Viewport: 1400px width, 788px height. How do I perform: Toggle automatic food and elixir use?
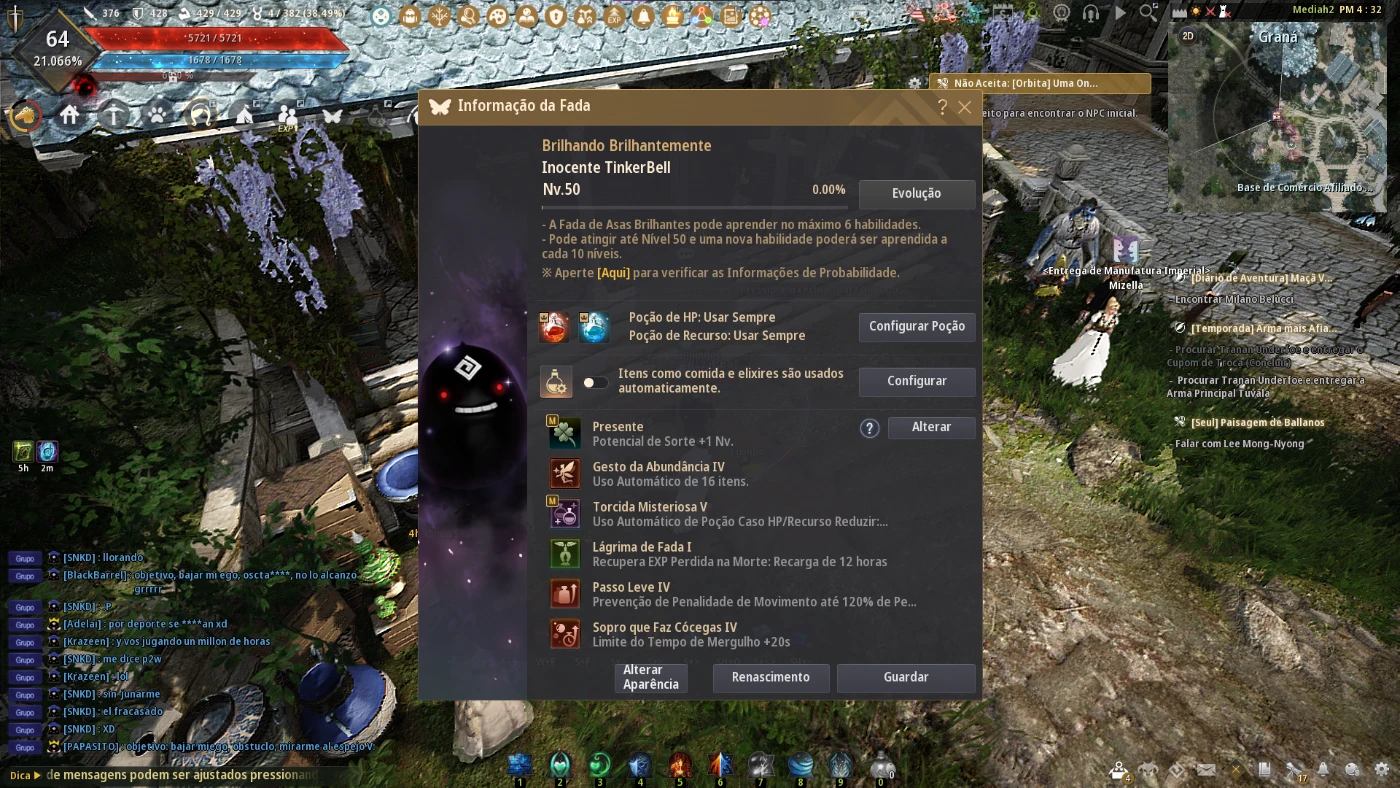click(596, 382)
